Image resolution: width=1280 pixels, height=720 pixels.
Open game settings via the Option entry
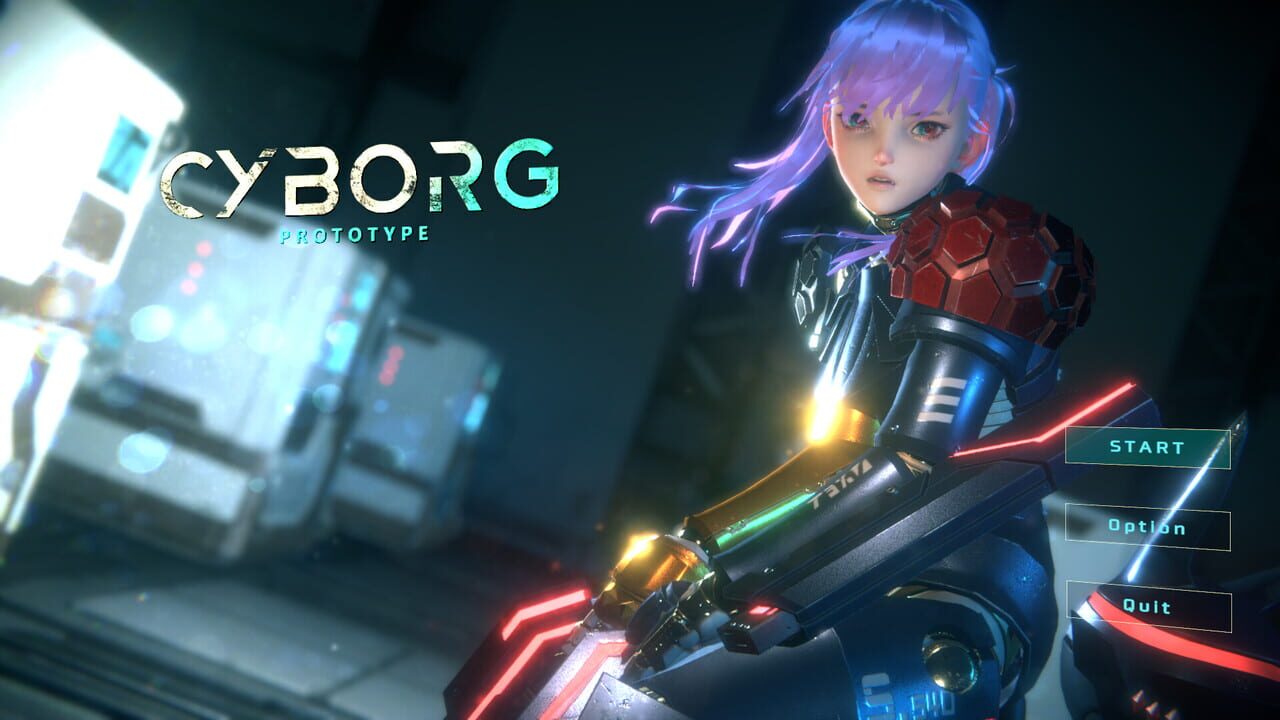click(x=1148, y=529)
